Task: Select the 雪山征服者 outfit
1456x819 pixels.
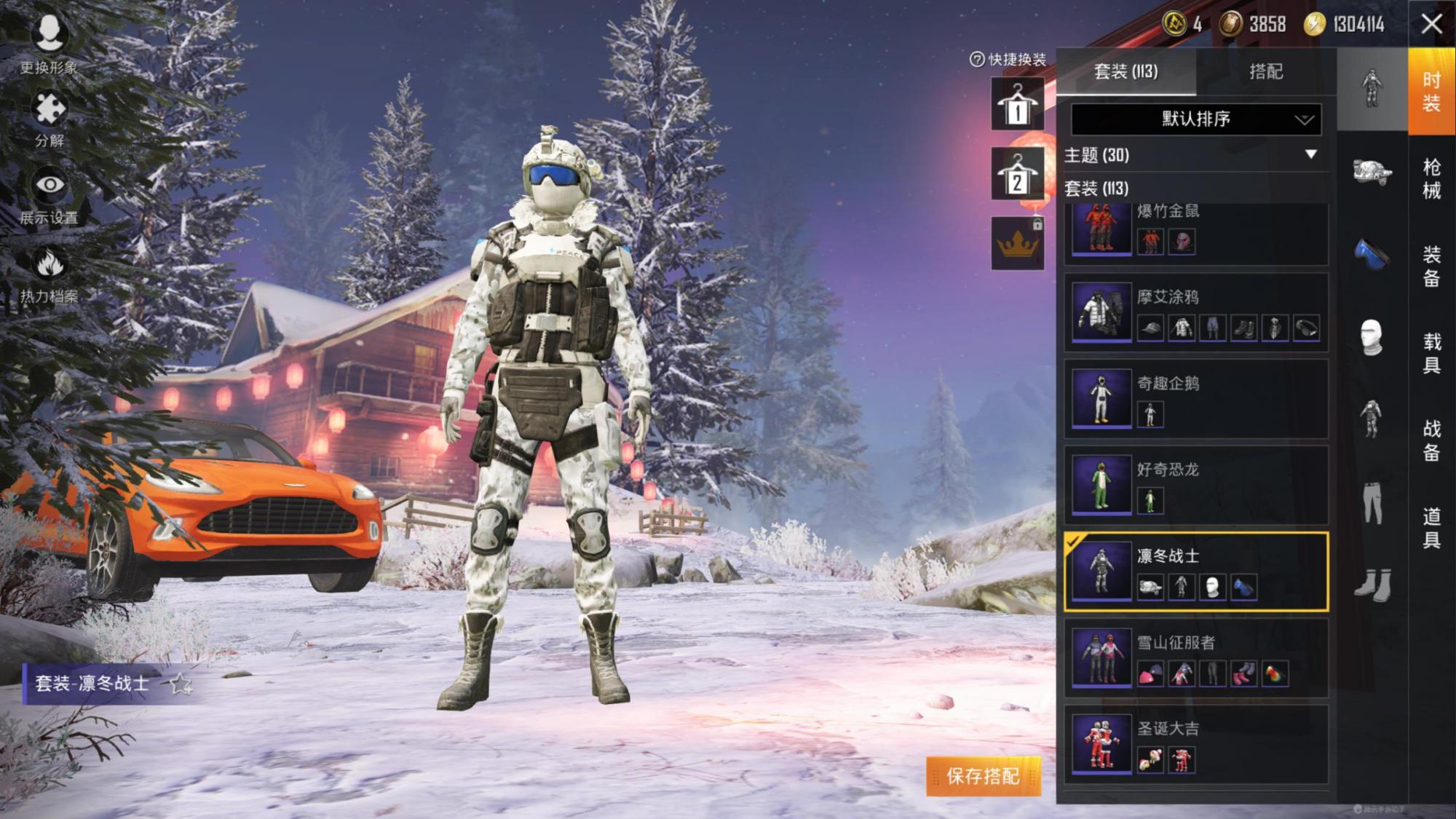Action: point(1195,658)
